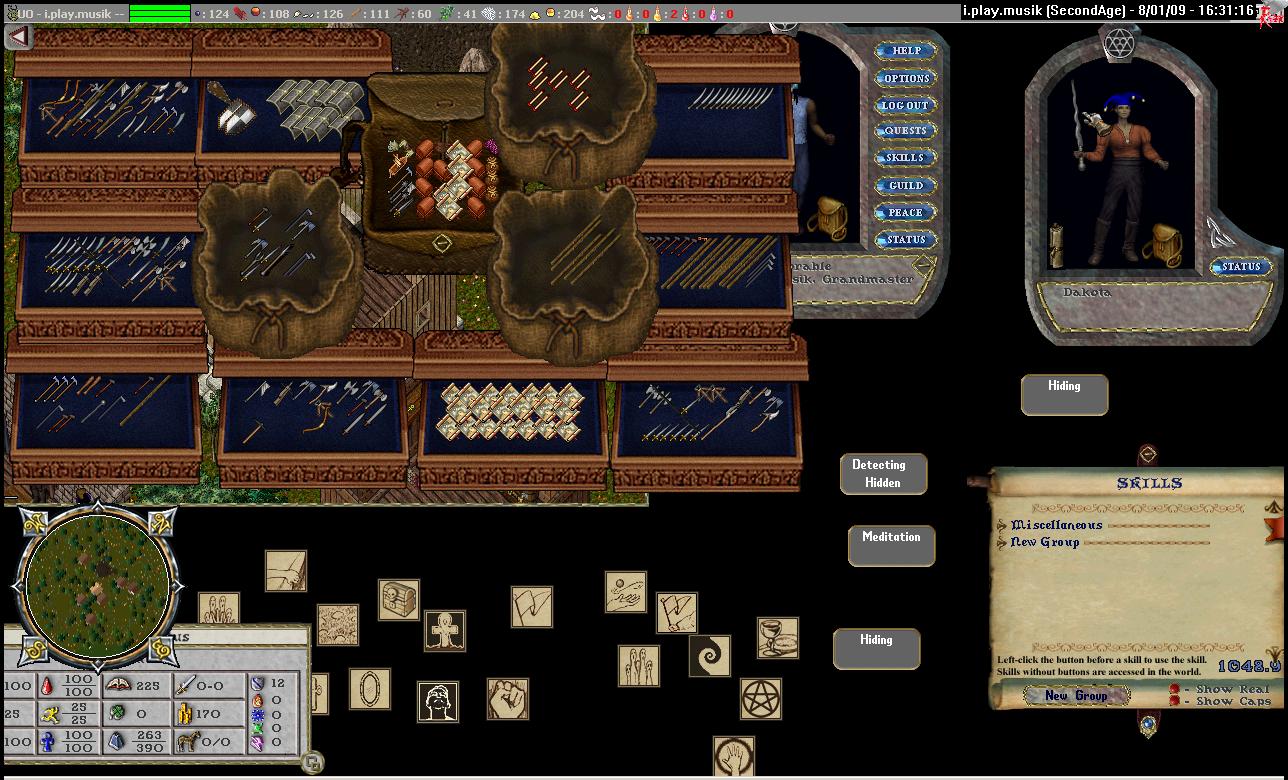The height and width of the screenshot is (780, 1288).
Task: Open the Quests log
Action: click(905, 131)
